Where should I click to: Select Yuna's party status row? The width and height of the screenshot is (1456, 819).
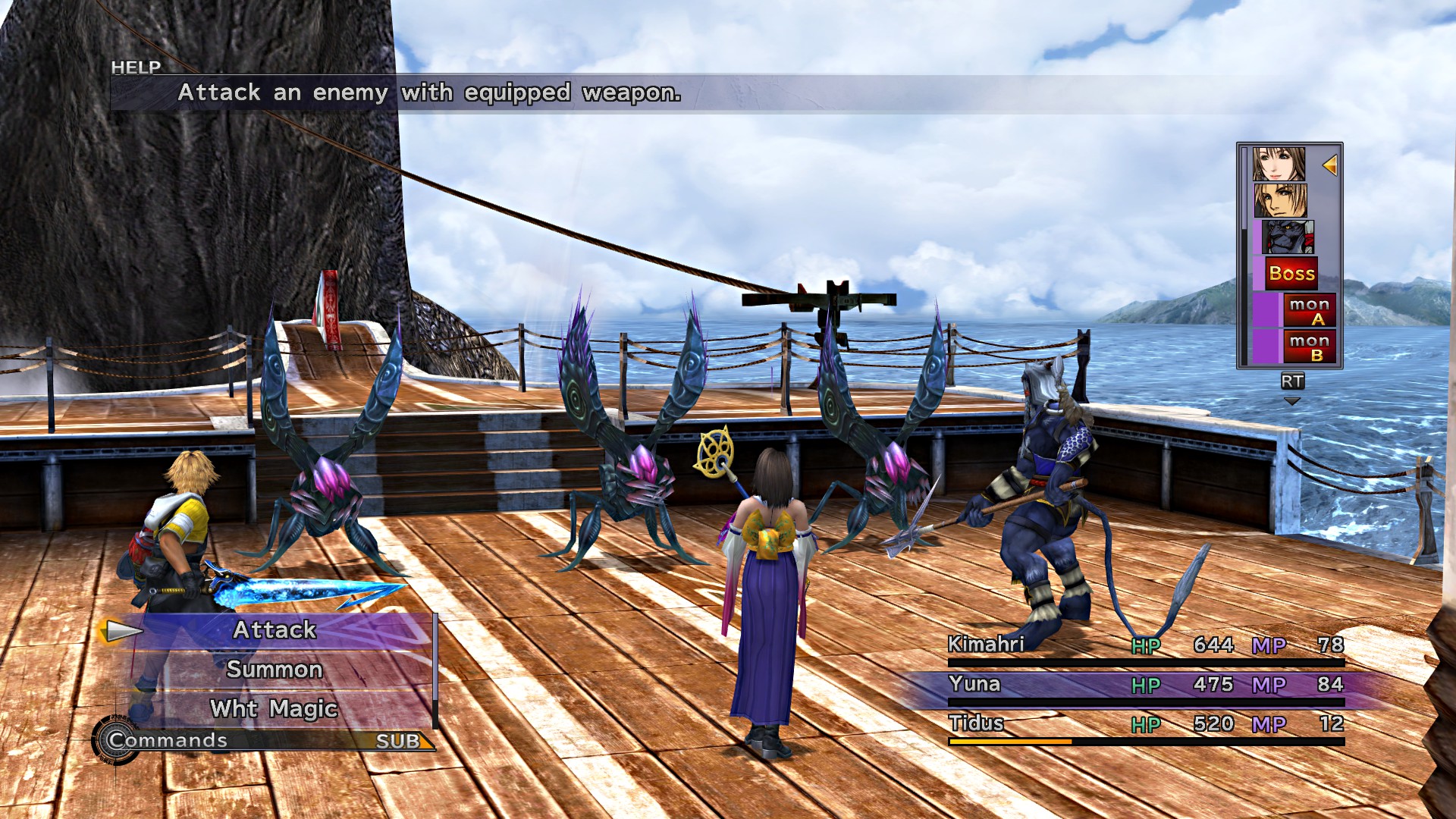pyautogui.click(x=1145, y=685)
